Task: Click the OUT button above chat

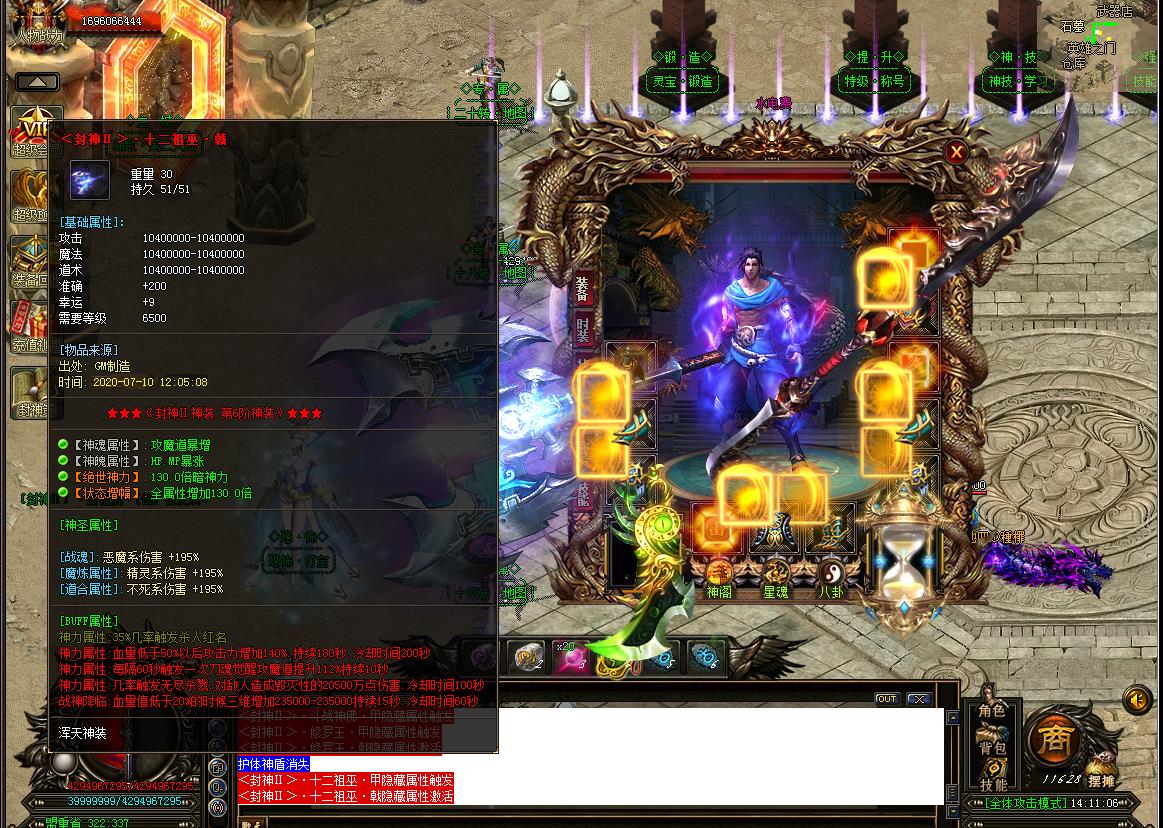Action: click(886, 699)
